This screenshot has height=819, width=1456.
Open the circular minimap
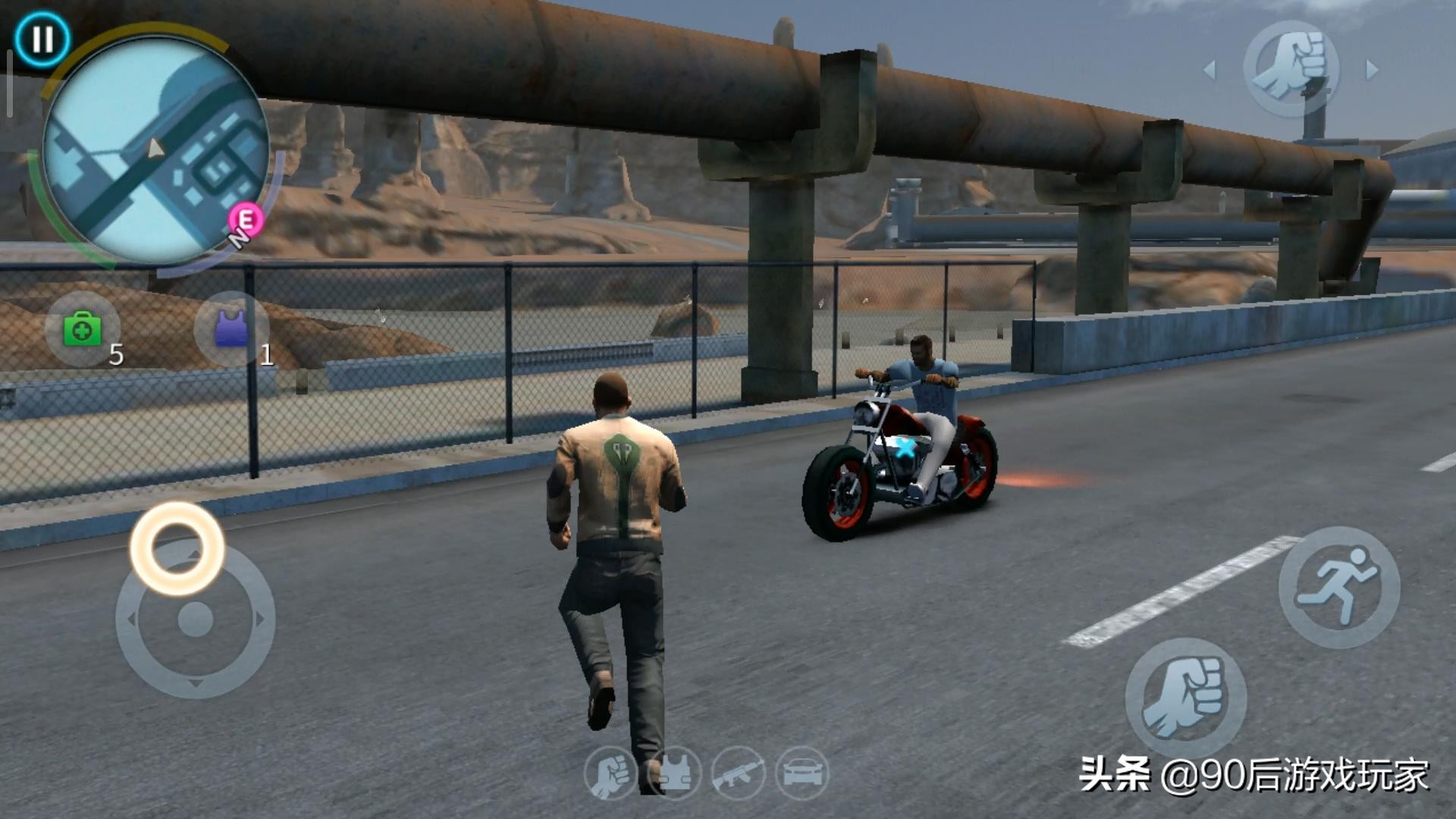click(x=155, y=150)
